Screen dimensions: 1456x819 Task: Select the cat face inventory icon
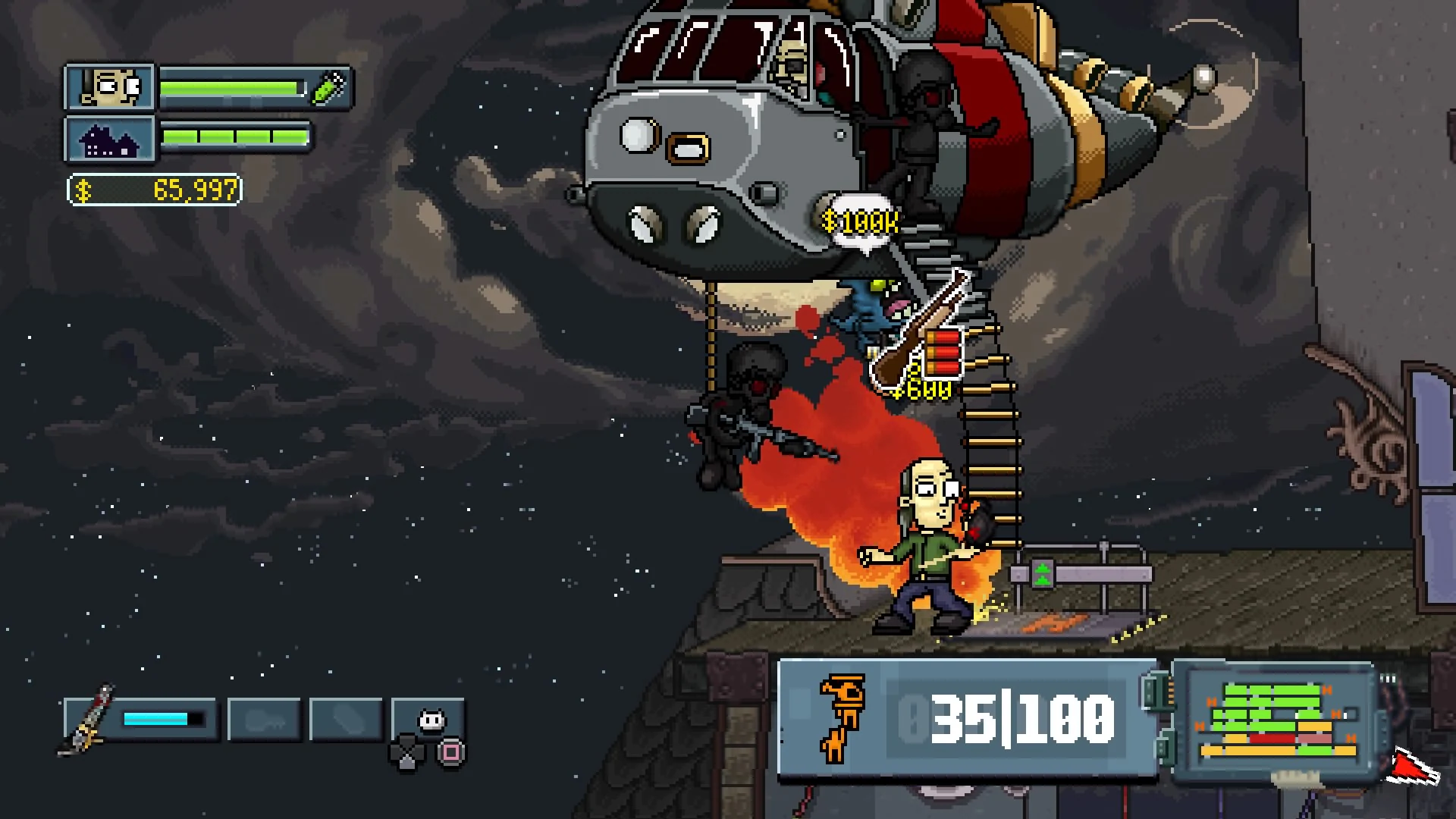431,721
